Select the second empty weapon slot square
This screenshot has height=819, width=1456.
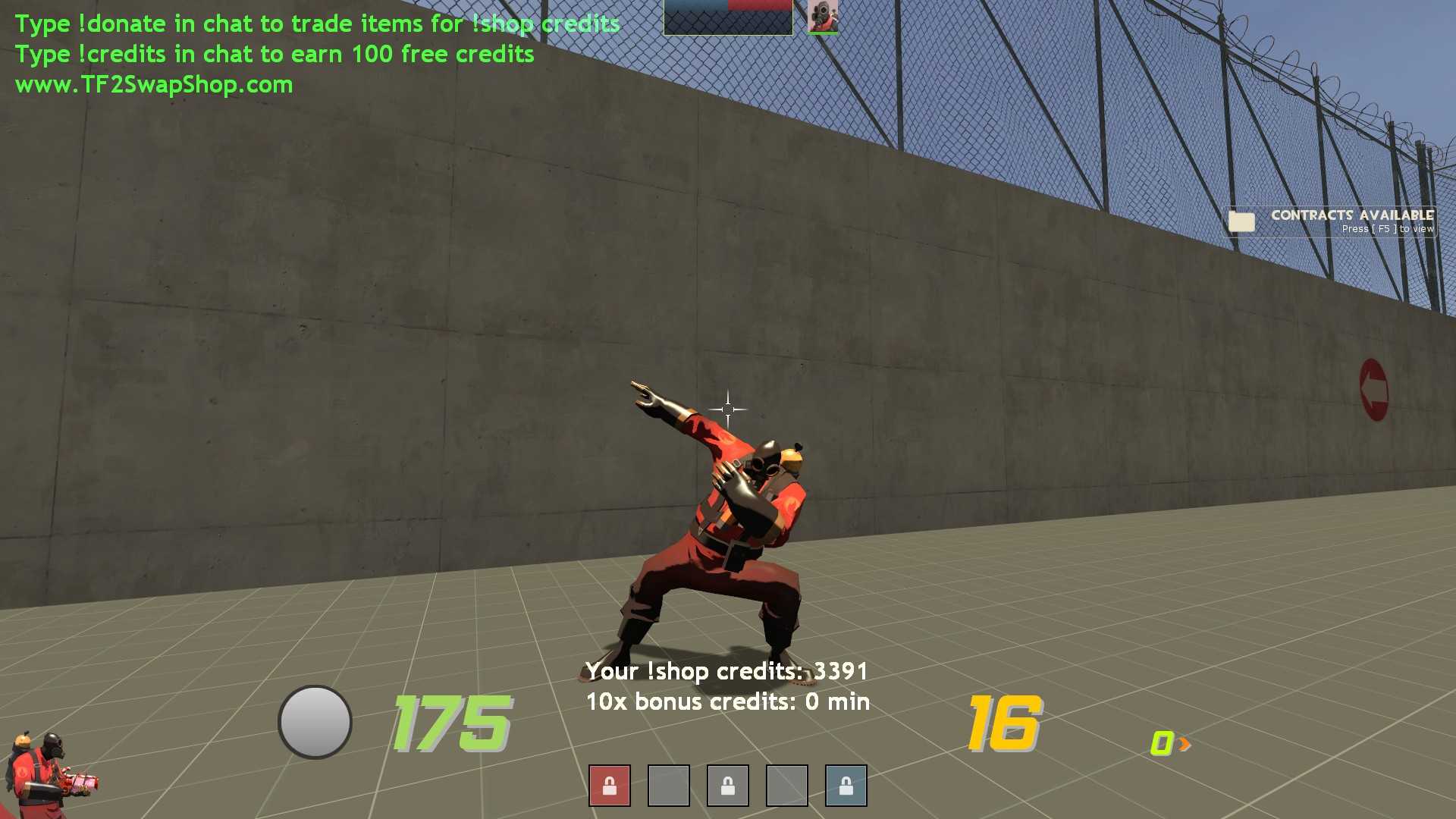point(670,786)
